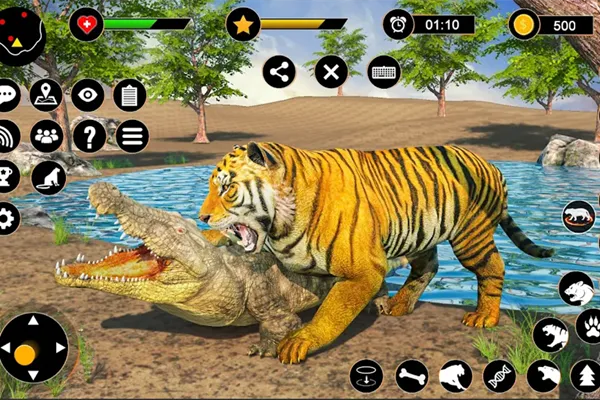Tap the wireless signal icon
Screen dimensions: 600x400
click(x=8, y=135)
